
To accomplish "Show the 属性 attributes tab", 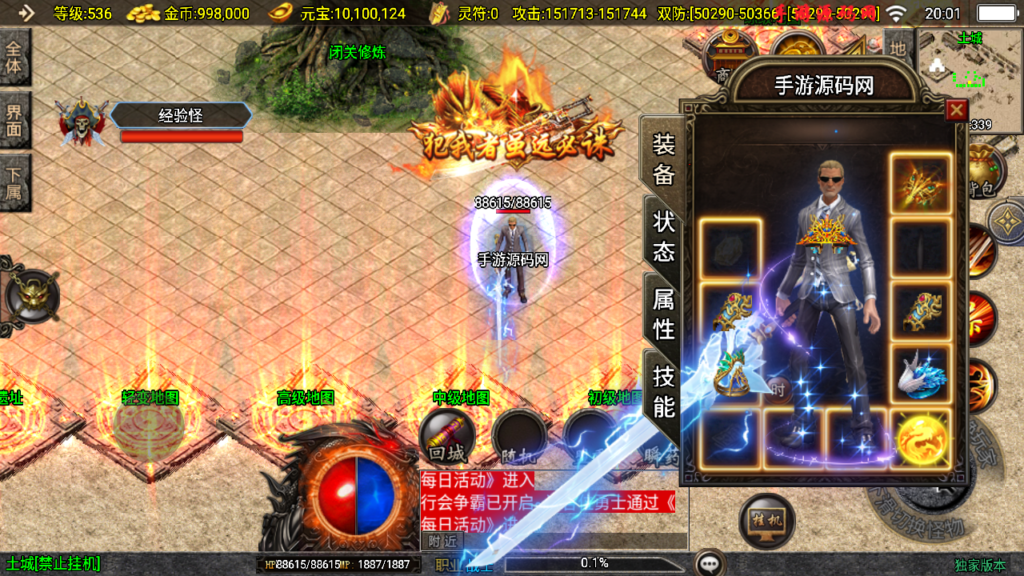I will [664, 312].
